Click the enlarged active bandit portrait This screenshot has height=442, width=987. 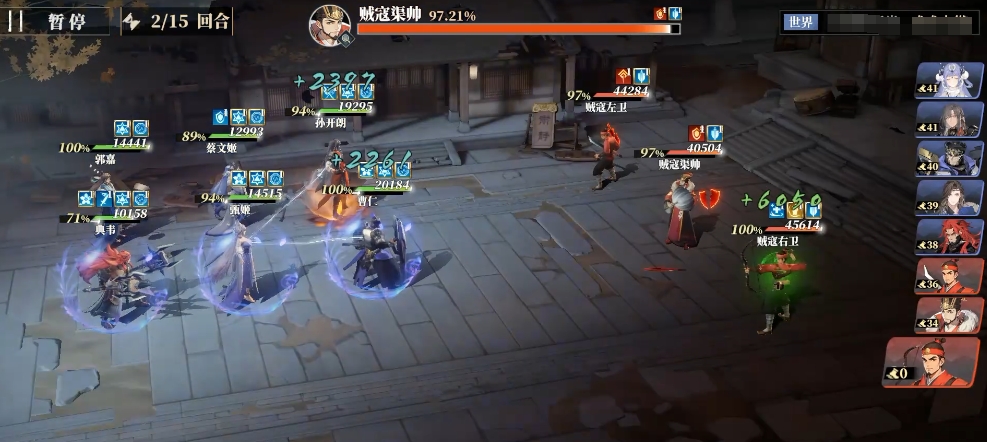[x=932, y=363]
